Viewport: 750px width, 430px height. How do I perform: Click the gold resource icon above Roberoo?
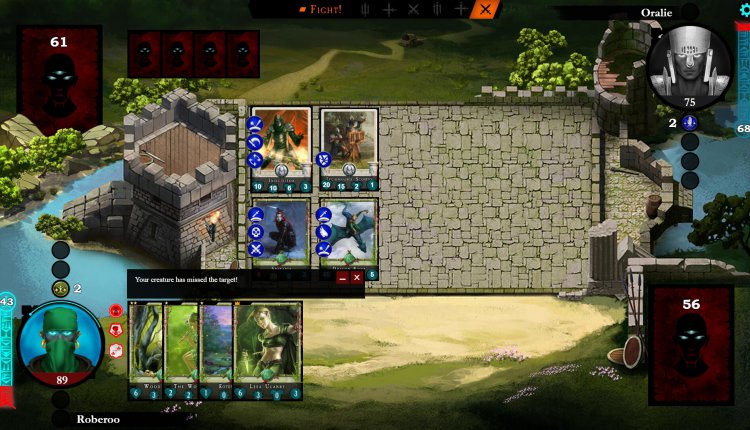point(61,289)
